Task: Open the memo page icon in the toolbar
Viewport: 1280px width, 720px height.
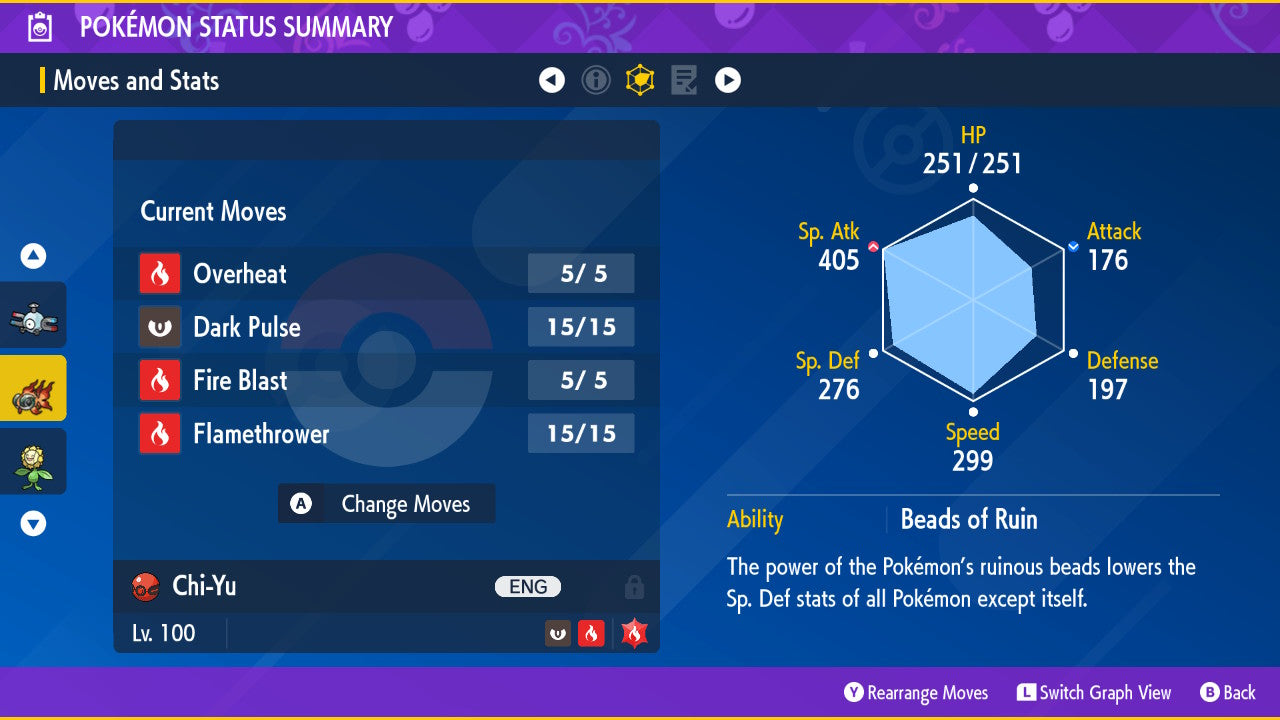Action: pos(684,80)
